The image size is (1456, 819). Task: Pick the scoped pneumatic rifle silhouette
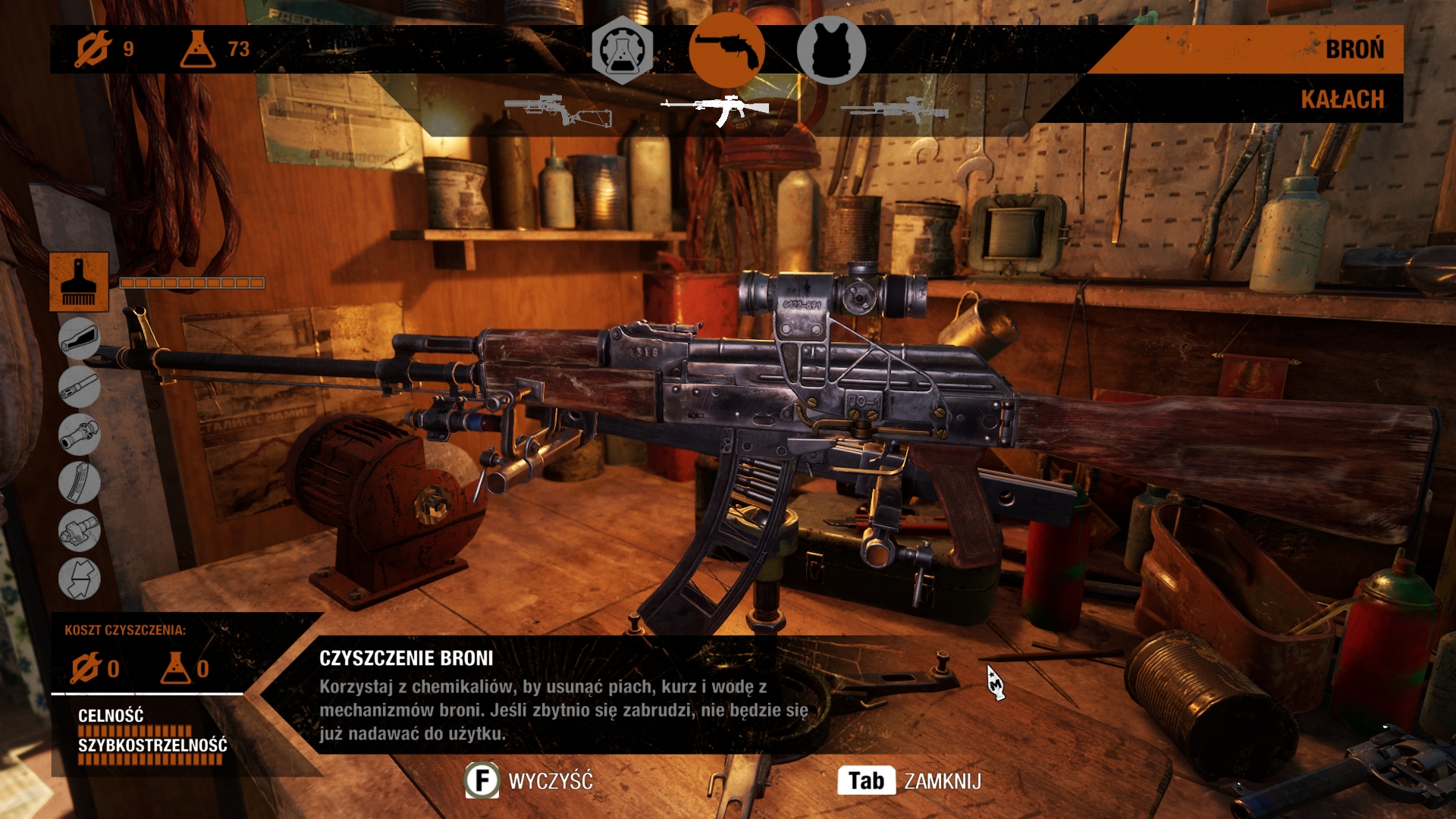coord(895,111)
